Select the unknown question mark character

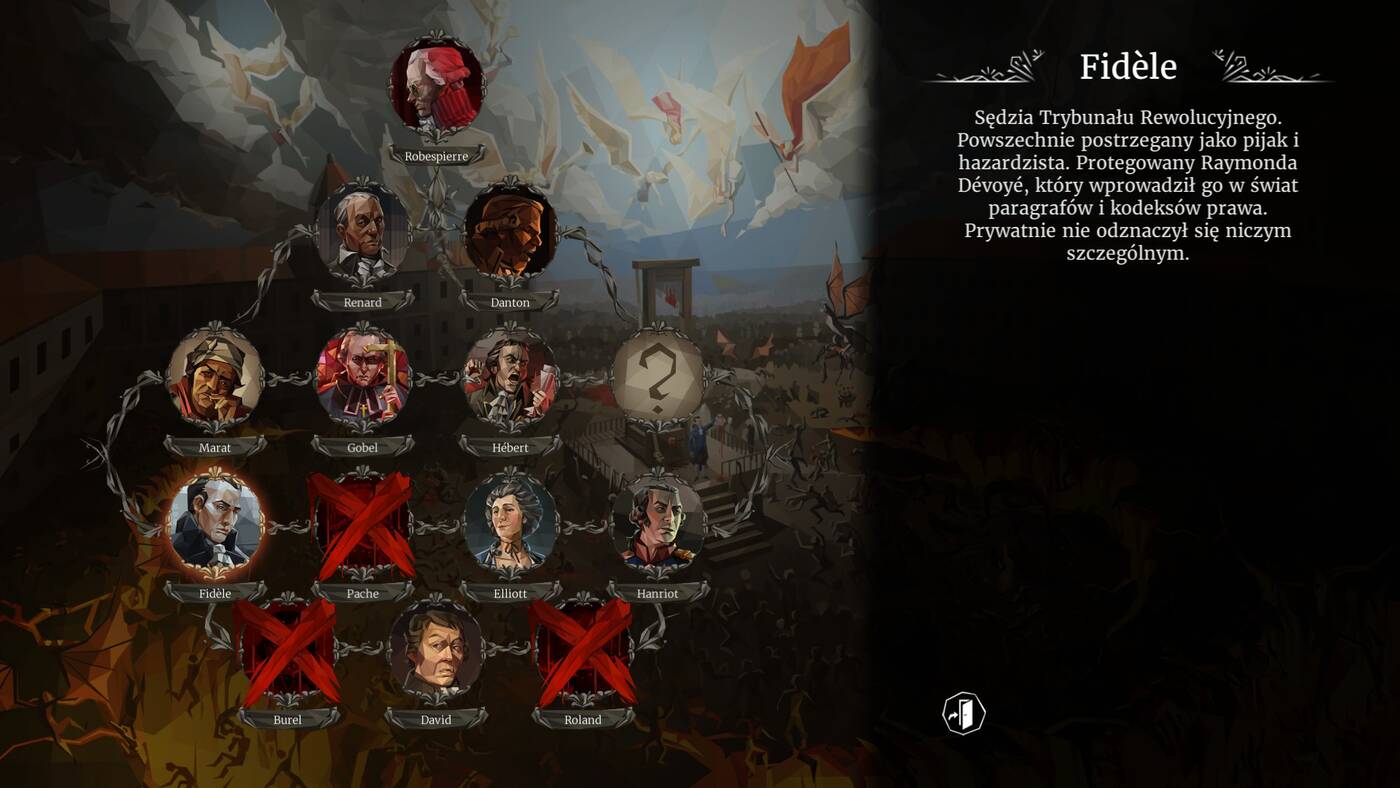pos(657,379)
